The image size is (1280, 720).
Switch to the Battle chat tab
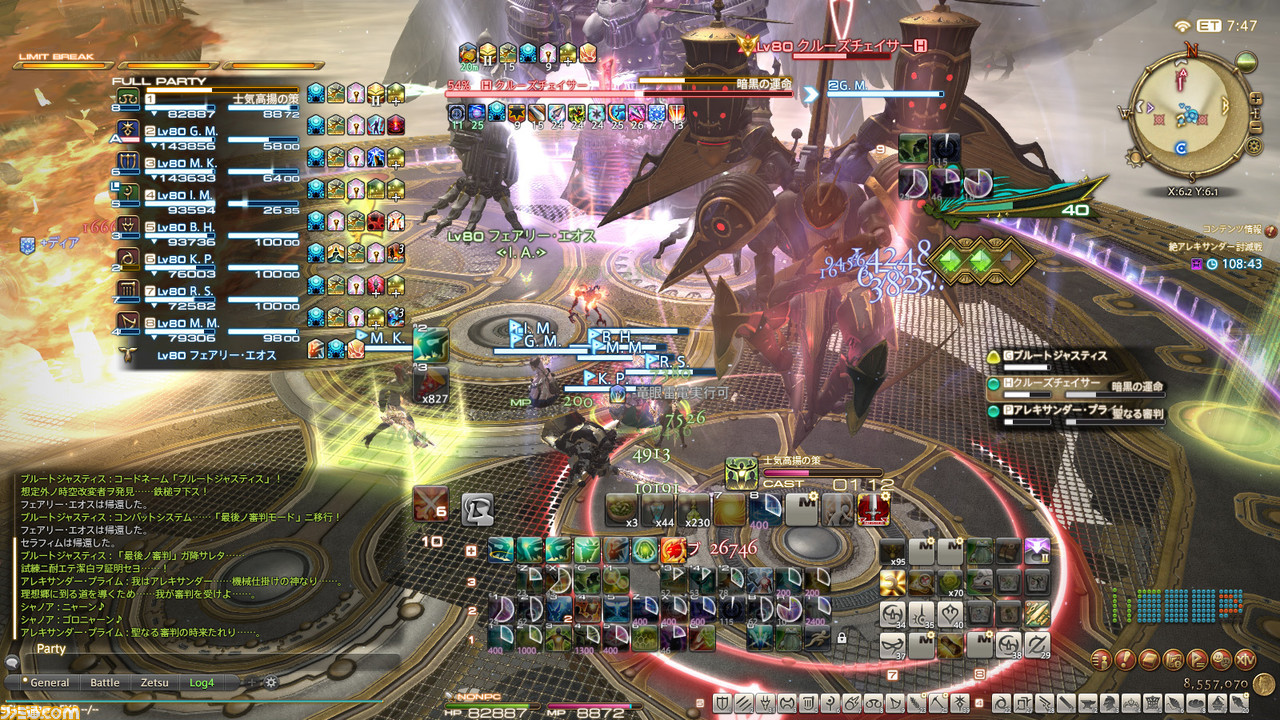click(105, 682)
